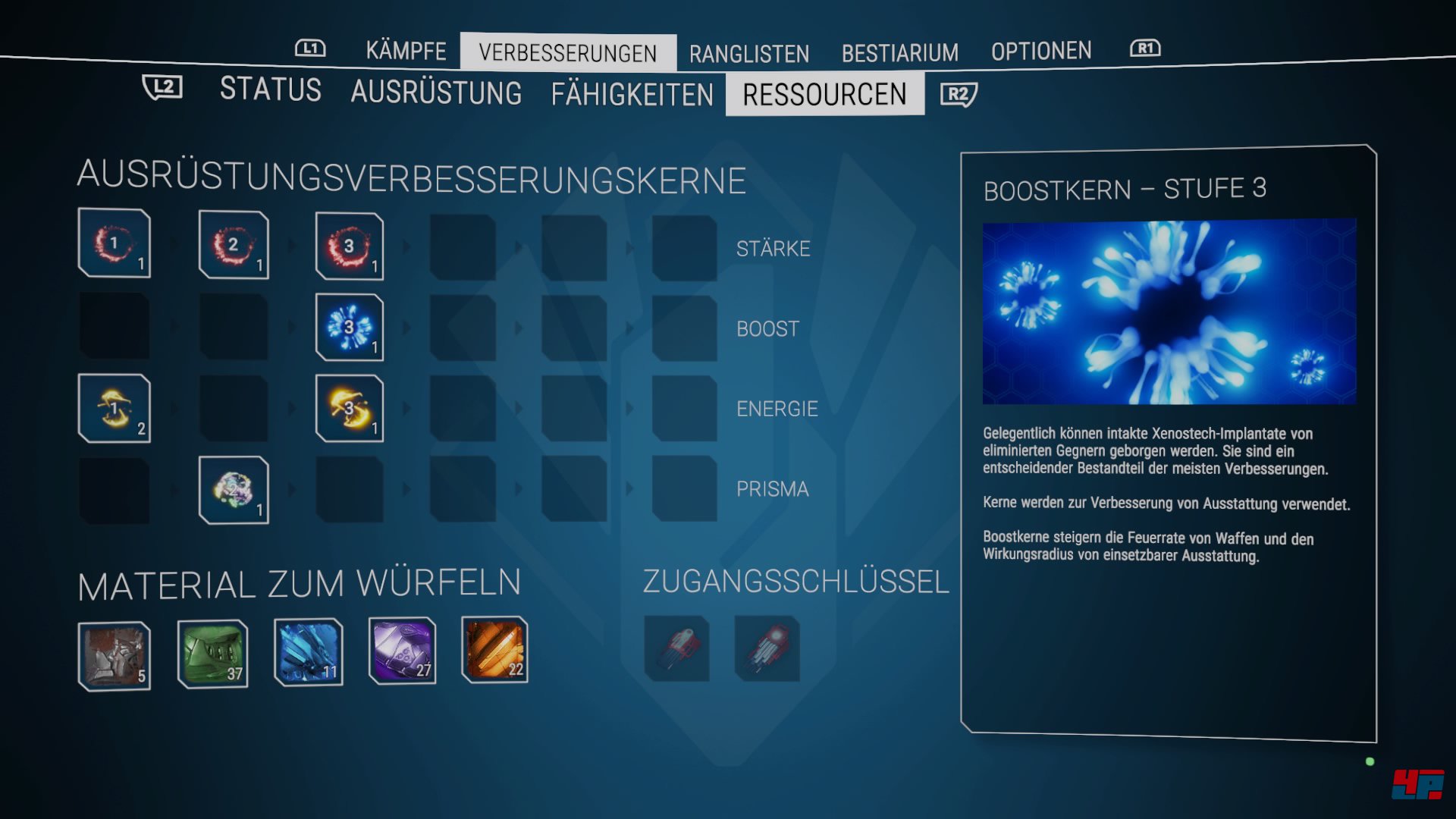Select the red Stärke core level 1
This screenshot has height=819, width=1456.
tap(114, 244)
